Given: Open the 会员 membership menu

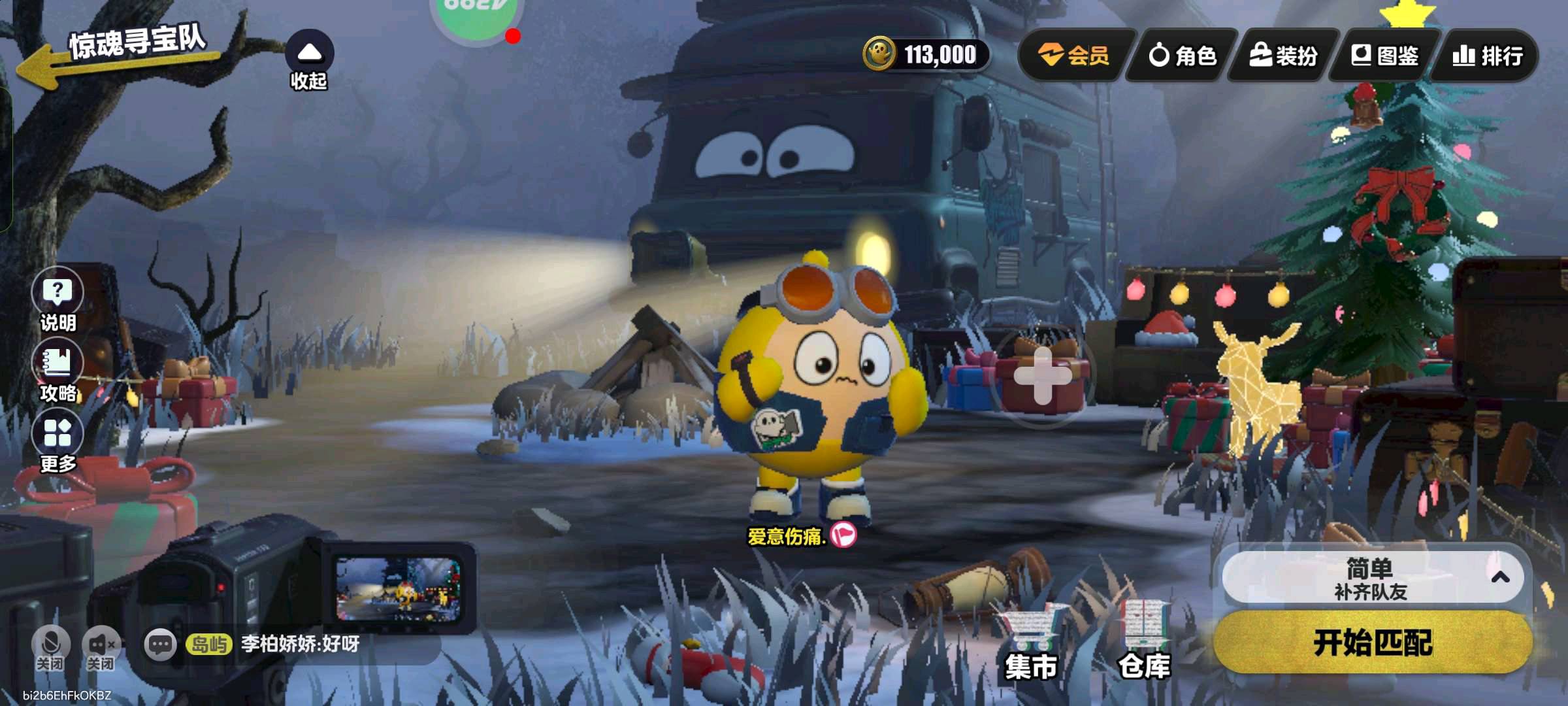Looking at the screenshot, I should pyautogui.click(x=1075, y=56).
